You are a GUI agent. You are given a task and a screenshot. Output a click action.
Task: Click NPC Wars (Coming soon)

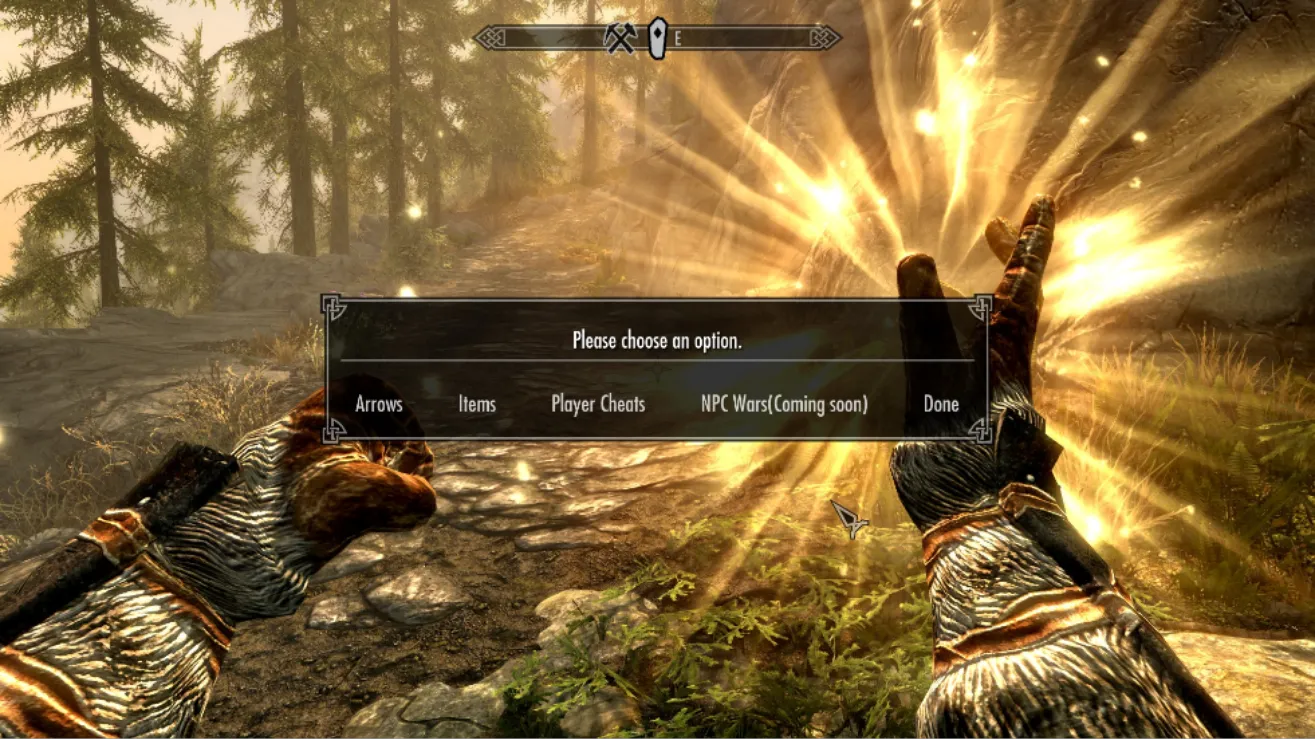pyautogui.click(x=784, y=404)
